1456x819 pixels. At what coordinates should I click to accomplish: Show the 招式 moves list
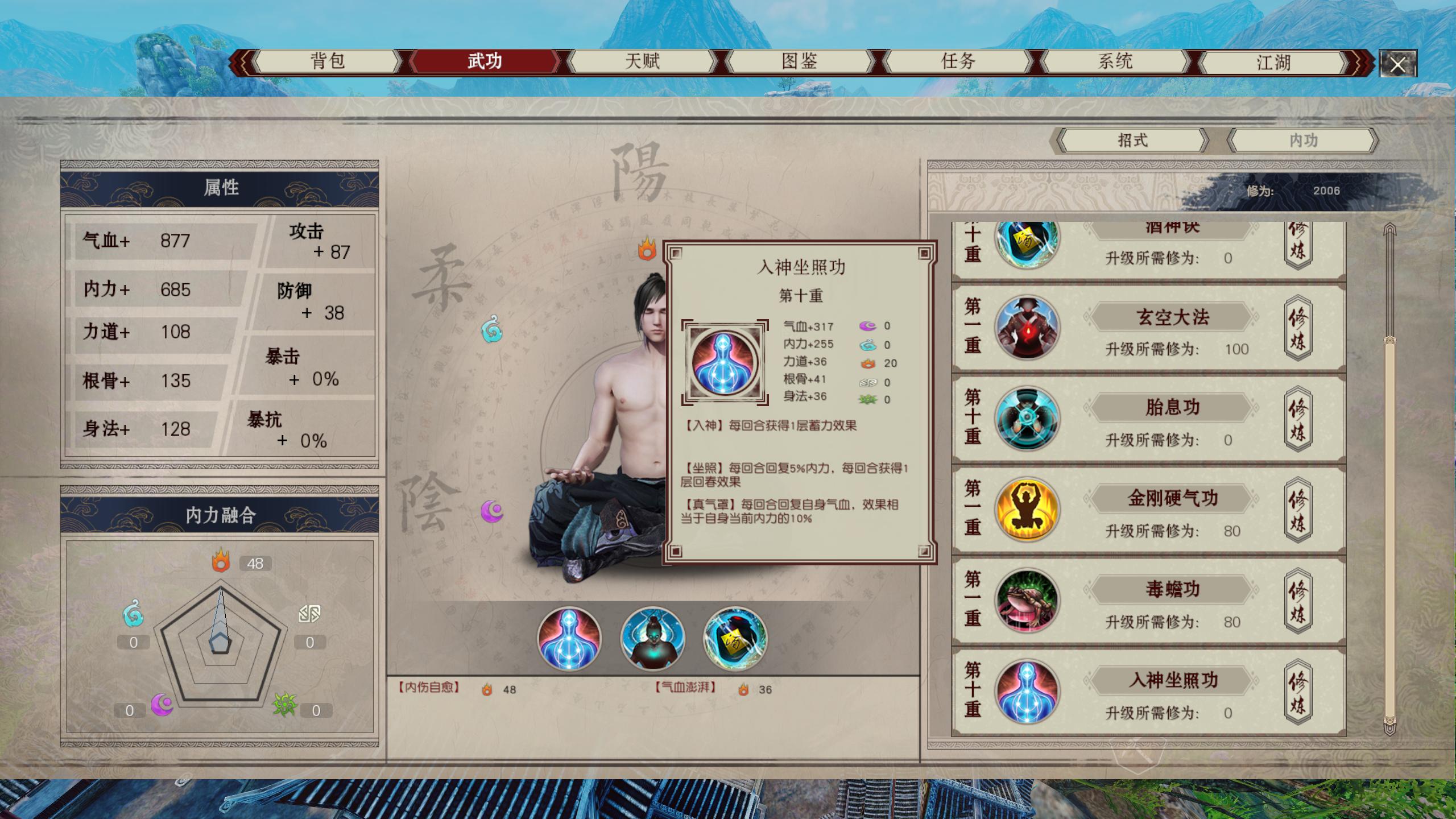(1132, 140)
